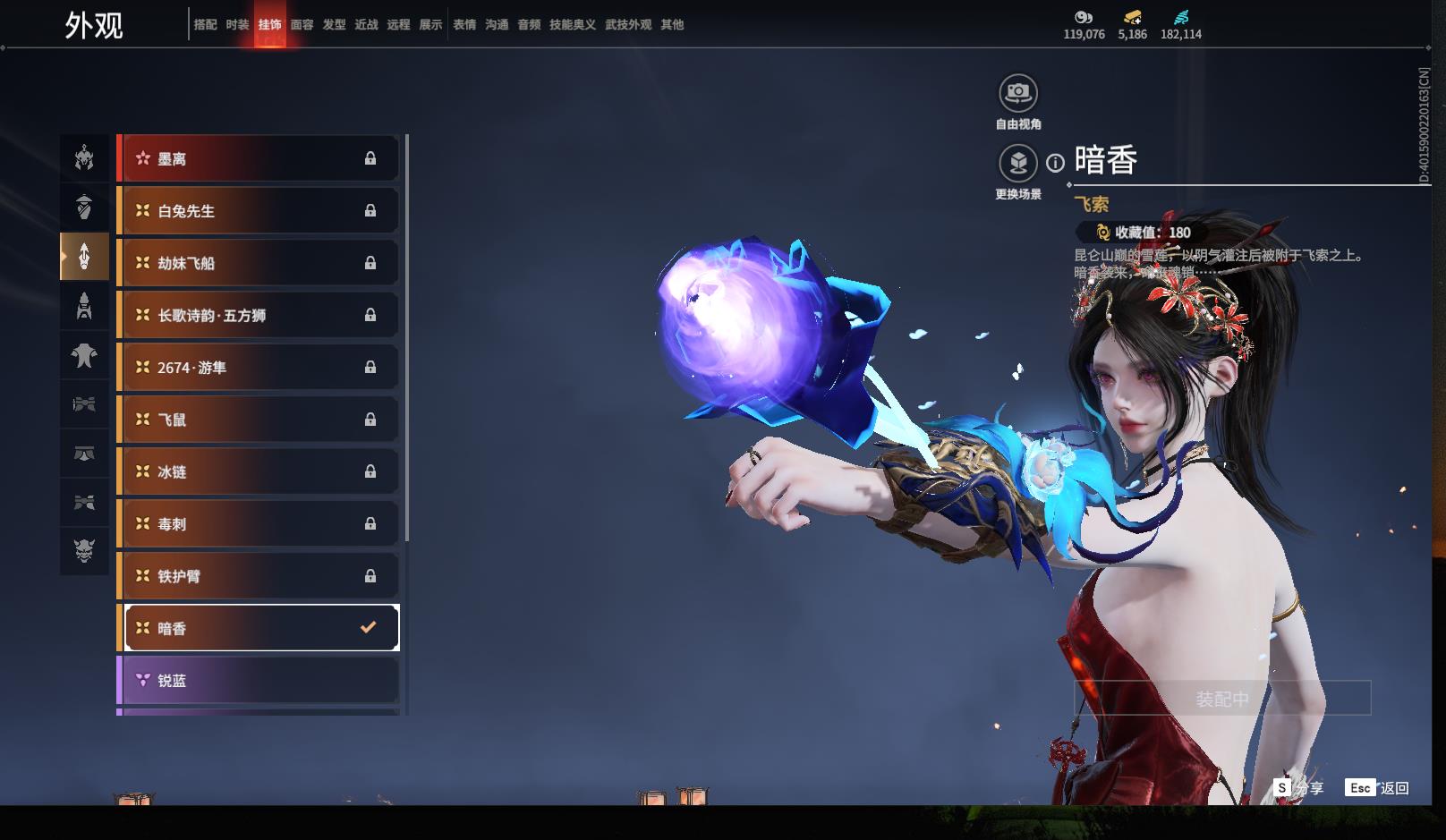The width and height of the screenshot is (1446, 840).
Task: Pick the 劫妹飞船 accessory
Action: tap(258, 263)
